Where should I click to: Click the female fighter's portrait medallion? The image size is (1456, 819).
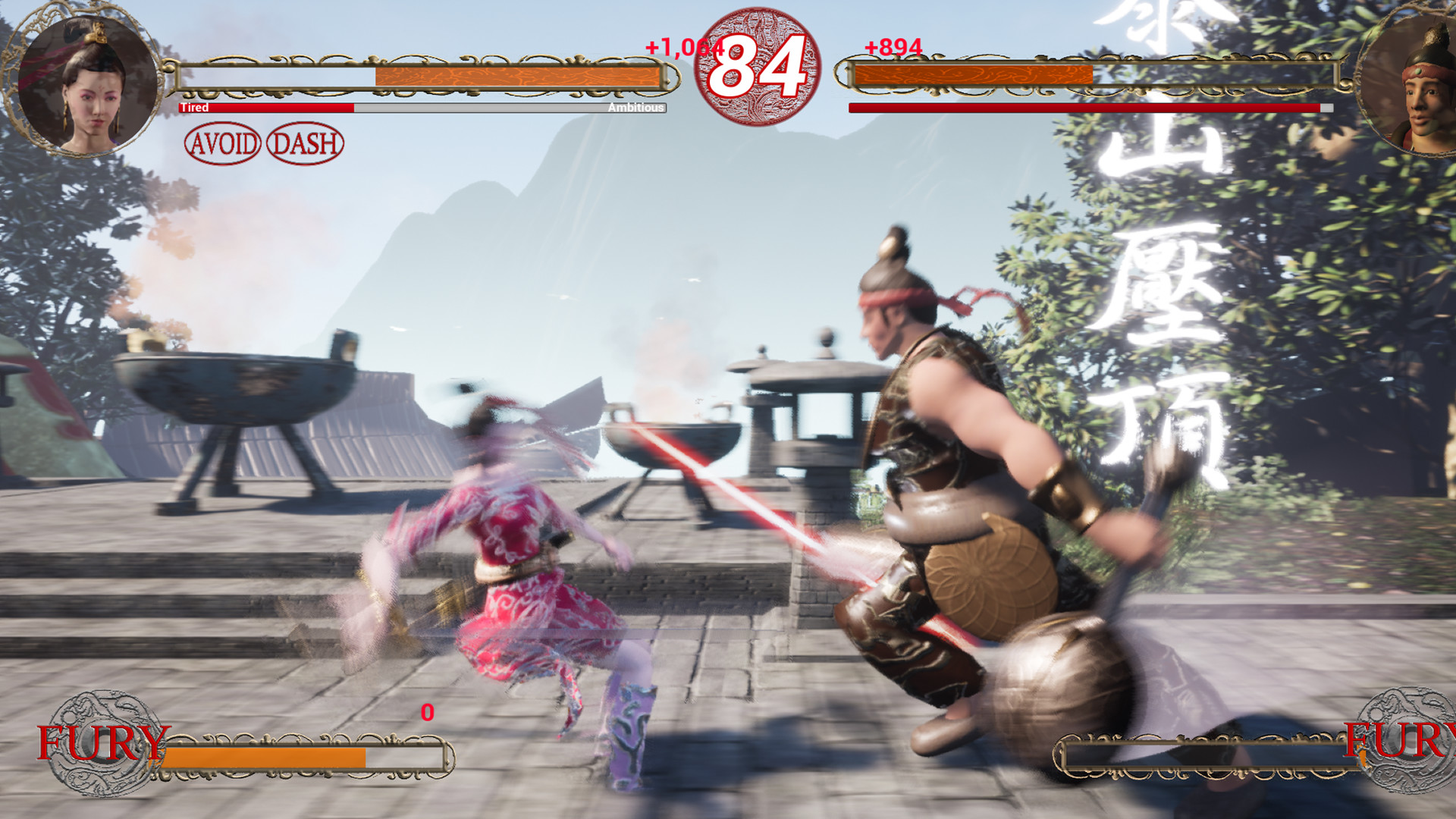pos(83,83)
